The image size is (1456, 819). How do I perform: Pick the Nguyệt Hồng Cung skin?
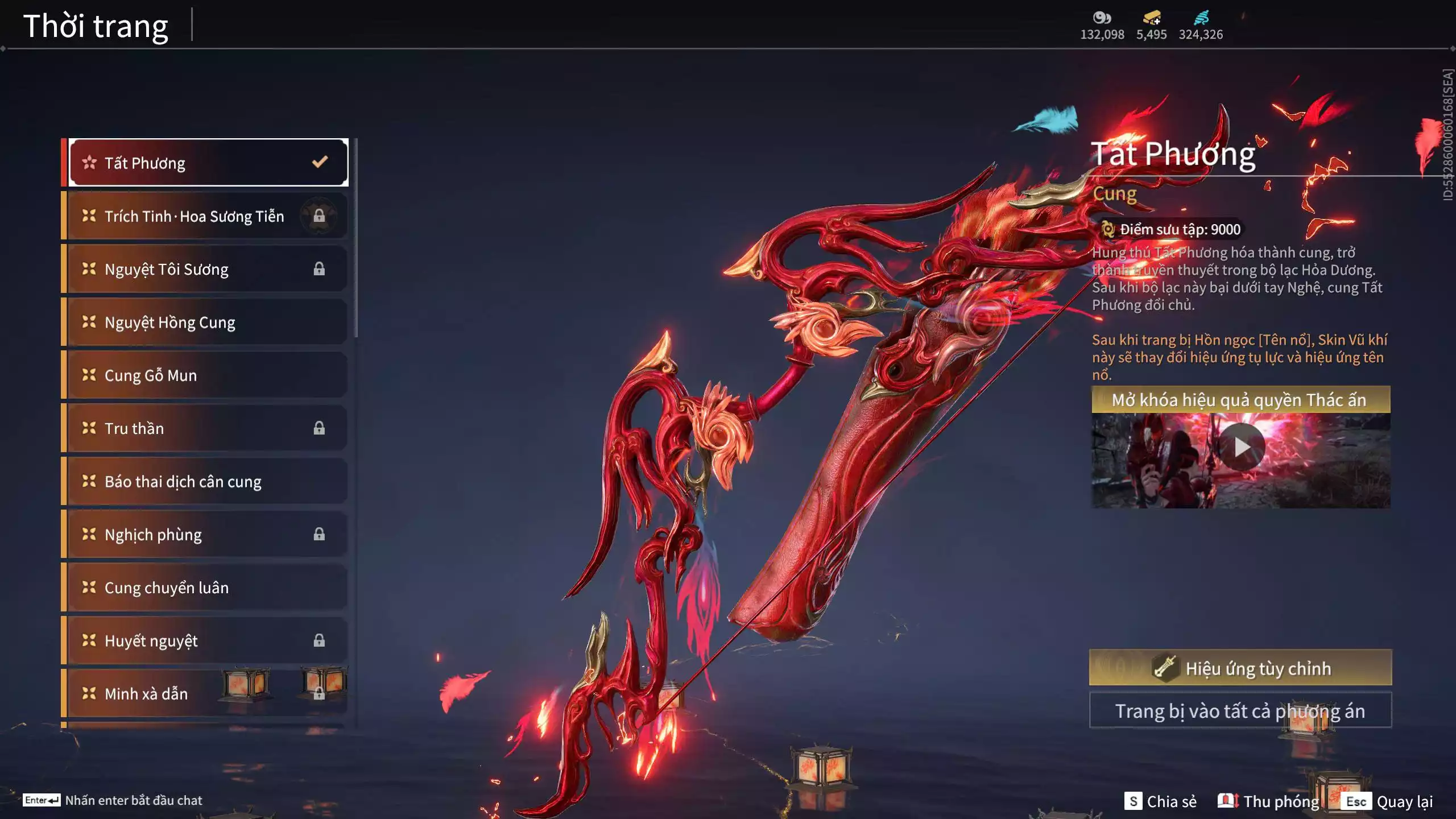click(x=208, y=322)
